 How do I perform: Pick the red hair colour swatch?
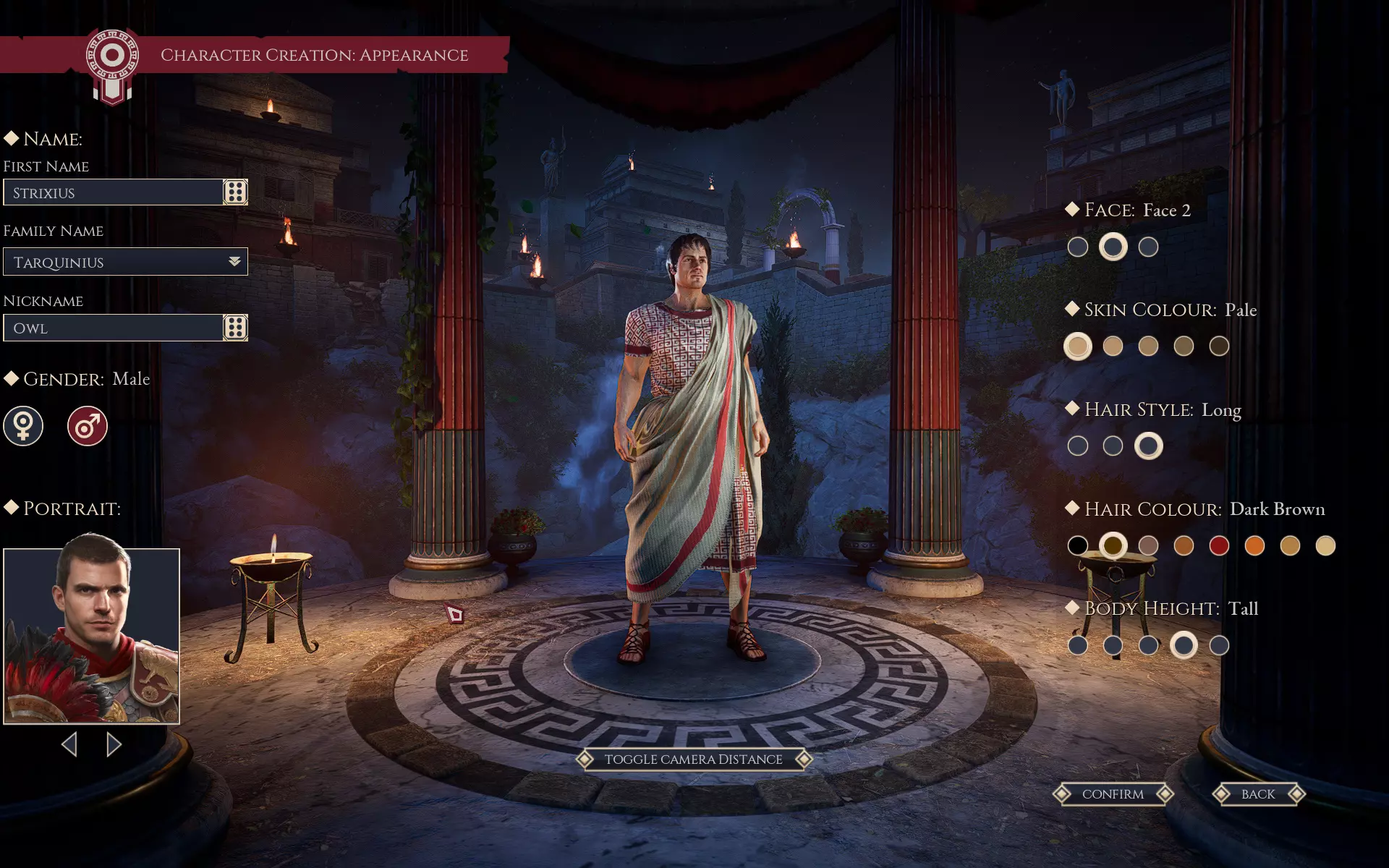click(1219, 545)
